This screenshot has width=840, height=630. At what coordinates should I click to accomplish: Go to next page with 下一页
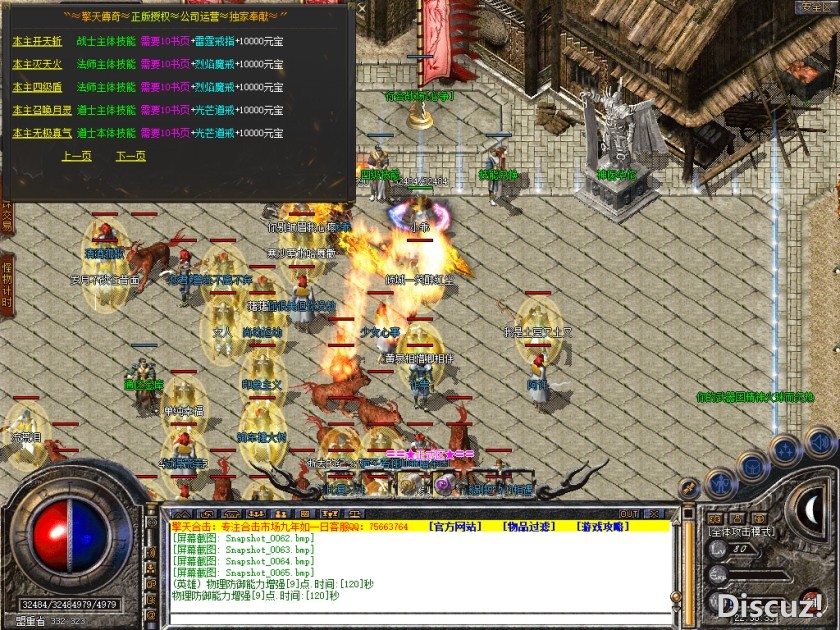click(131, 156)
